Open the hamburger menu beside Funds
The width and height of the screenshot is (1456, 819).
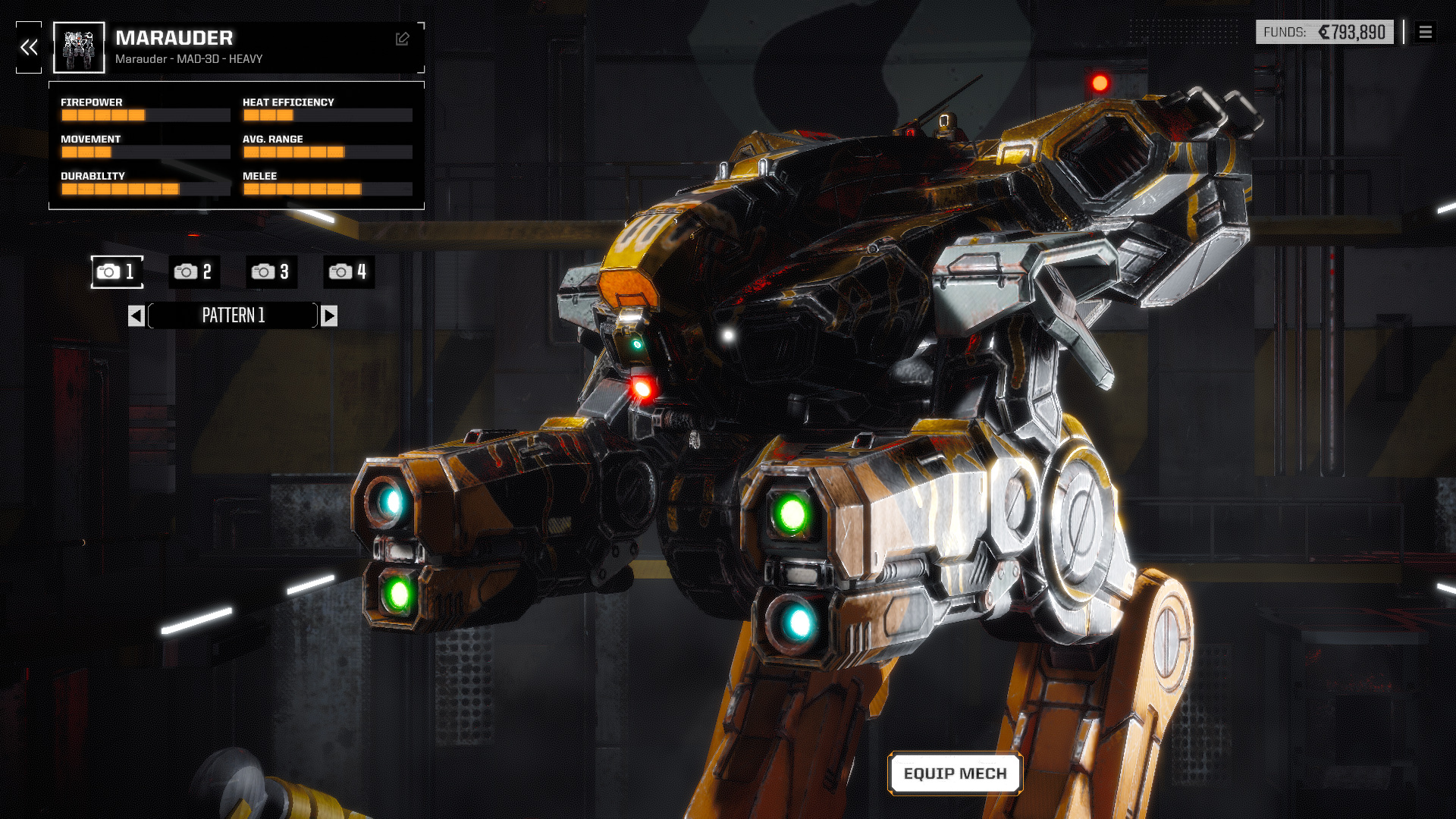click(1426, 32)
